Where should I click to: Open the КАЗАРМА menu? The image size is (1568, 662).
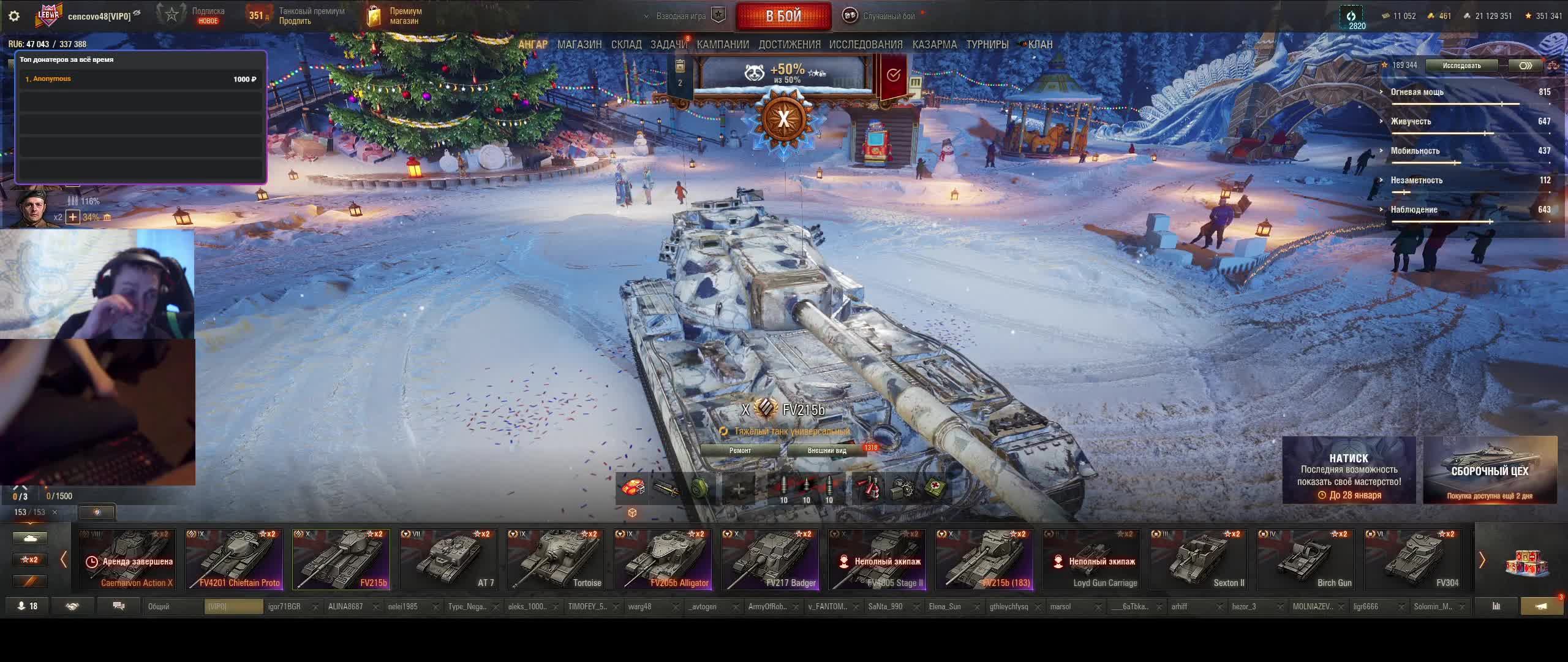coord(934,45)
